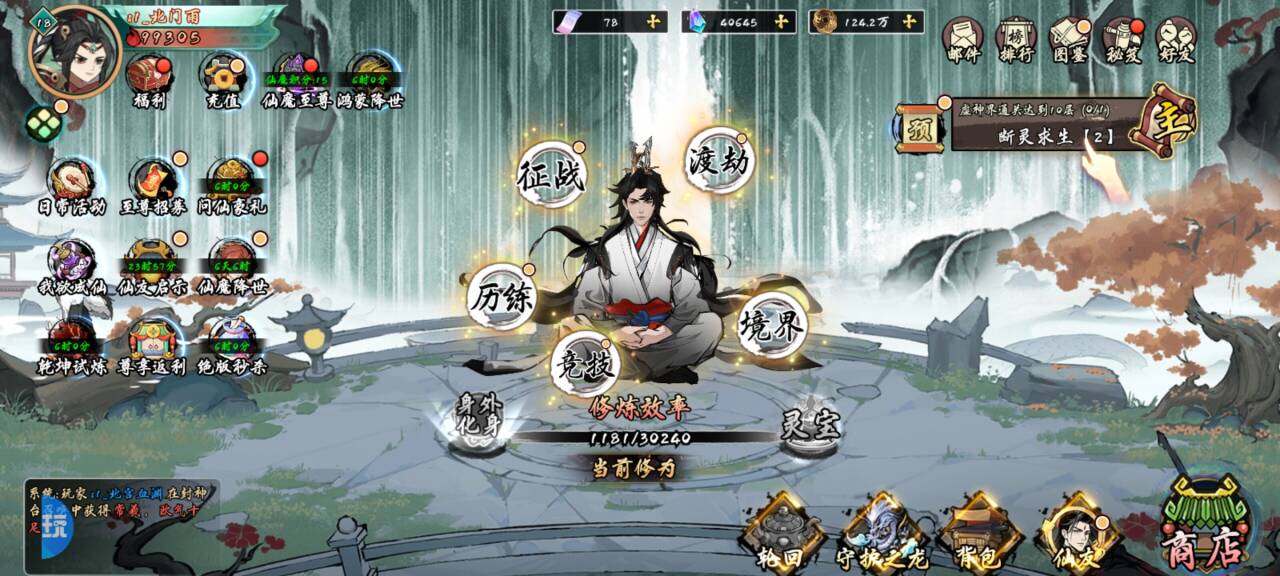This screenshot has height=576, width=1280.
Task: Open the 图鉴 codex
Action: click(1069, 41)
